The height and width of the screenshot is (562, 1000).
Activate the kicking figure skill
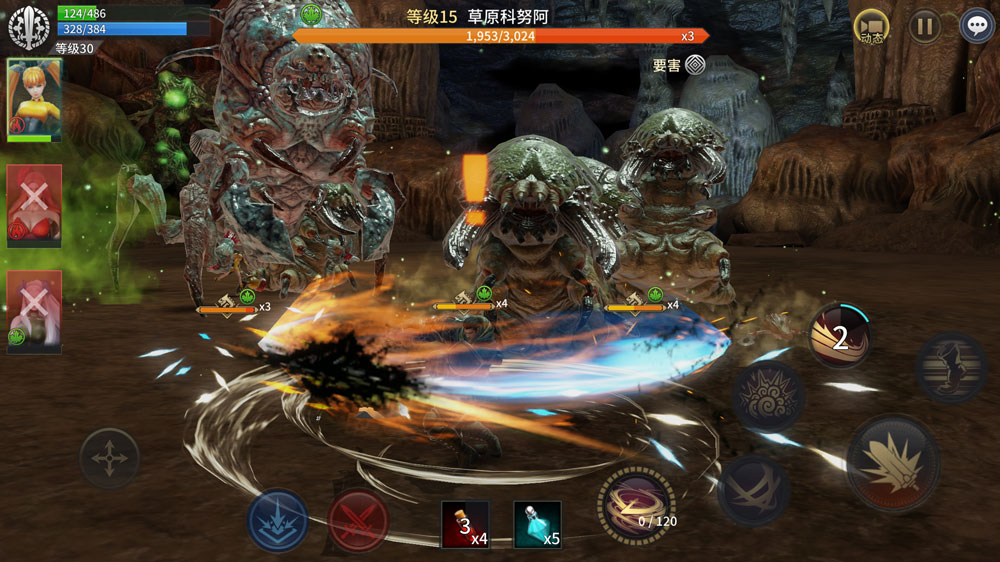pyautogui.click(x=951, y=367)
